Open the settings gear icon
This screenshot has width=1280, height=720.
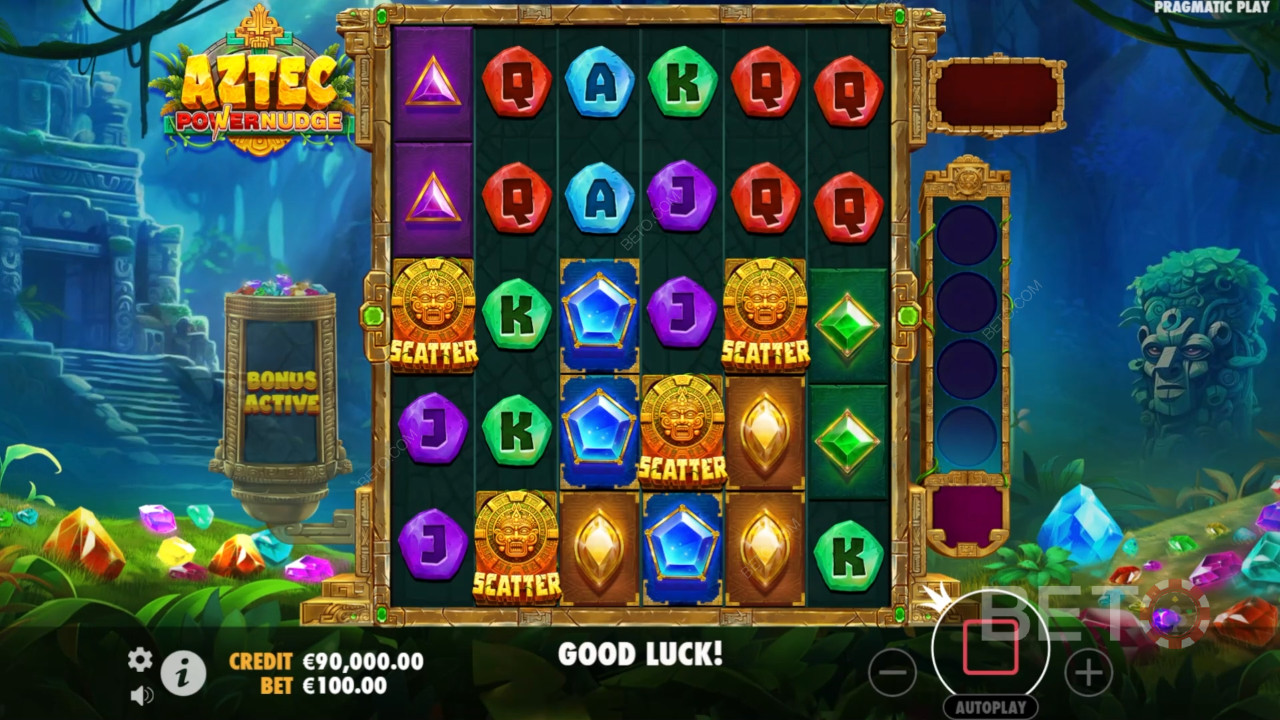coord(140,659)
